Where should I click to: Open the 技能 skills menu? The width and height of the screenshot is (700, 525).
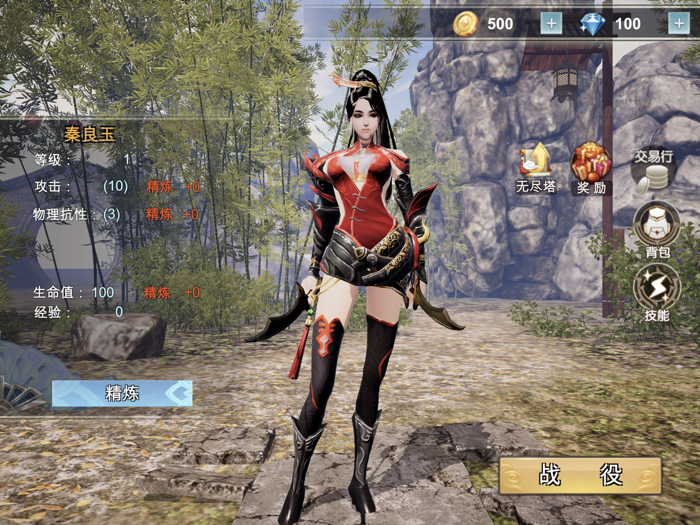[x=656, y=291]
